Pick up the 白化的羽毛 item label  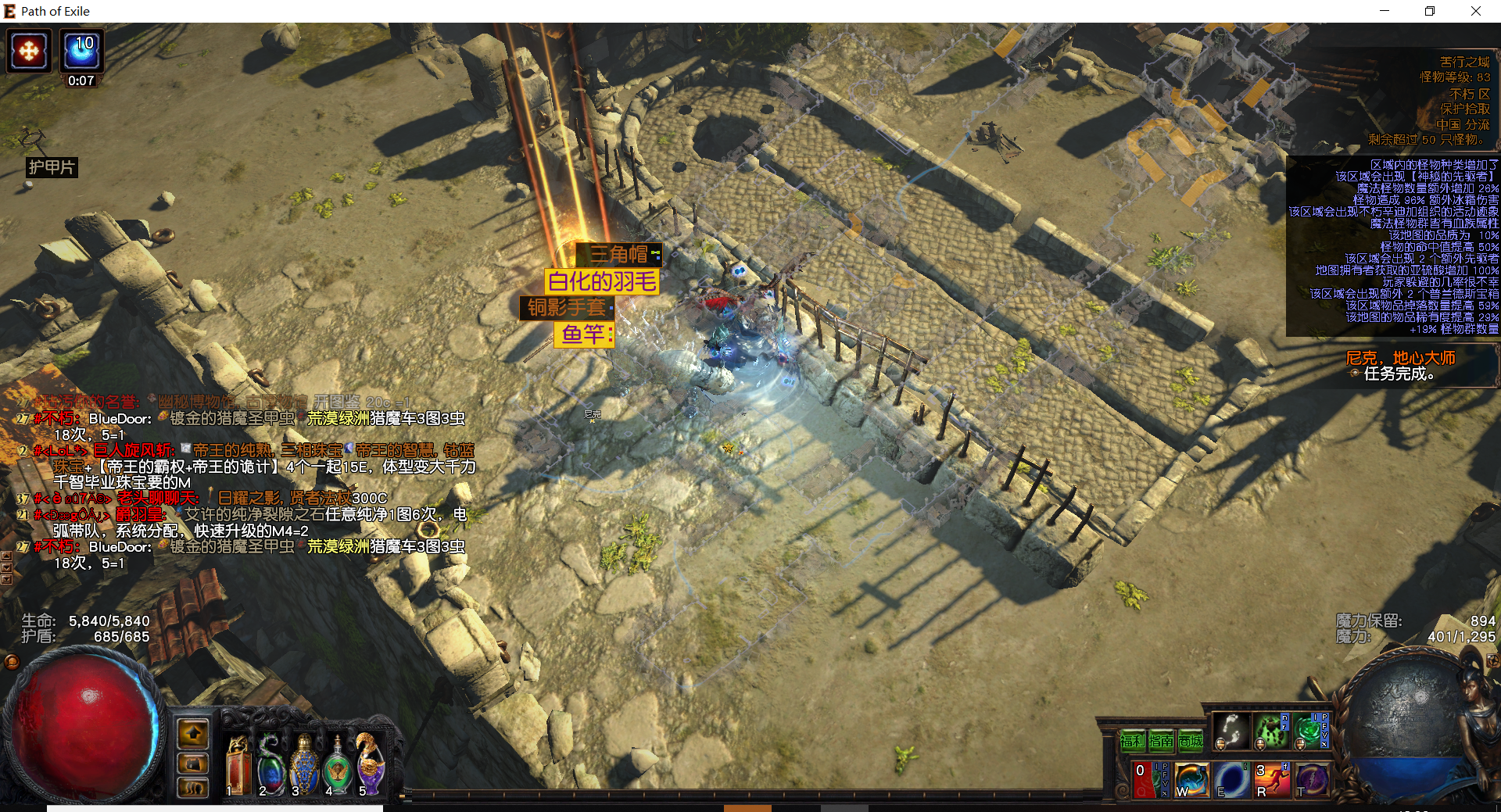602,281
